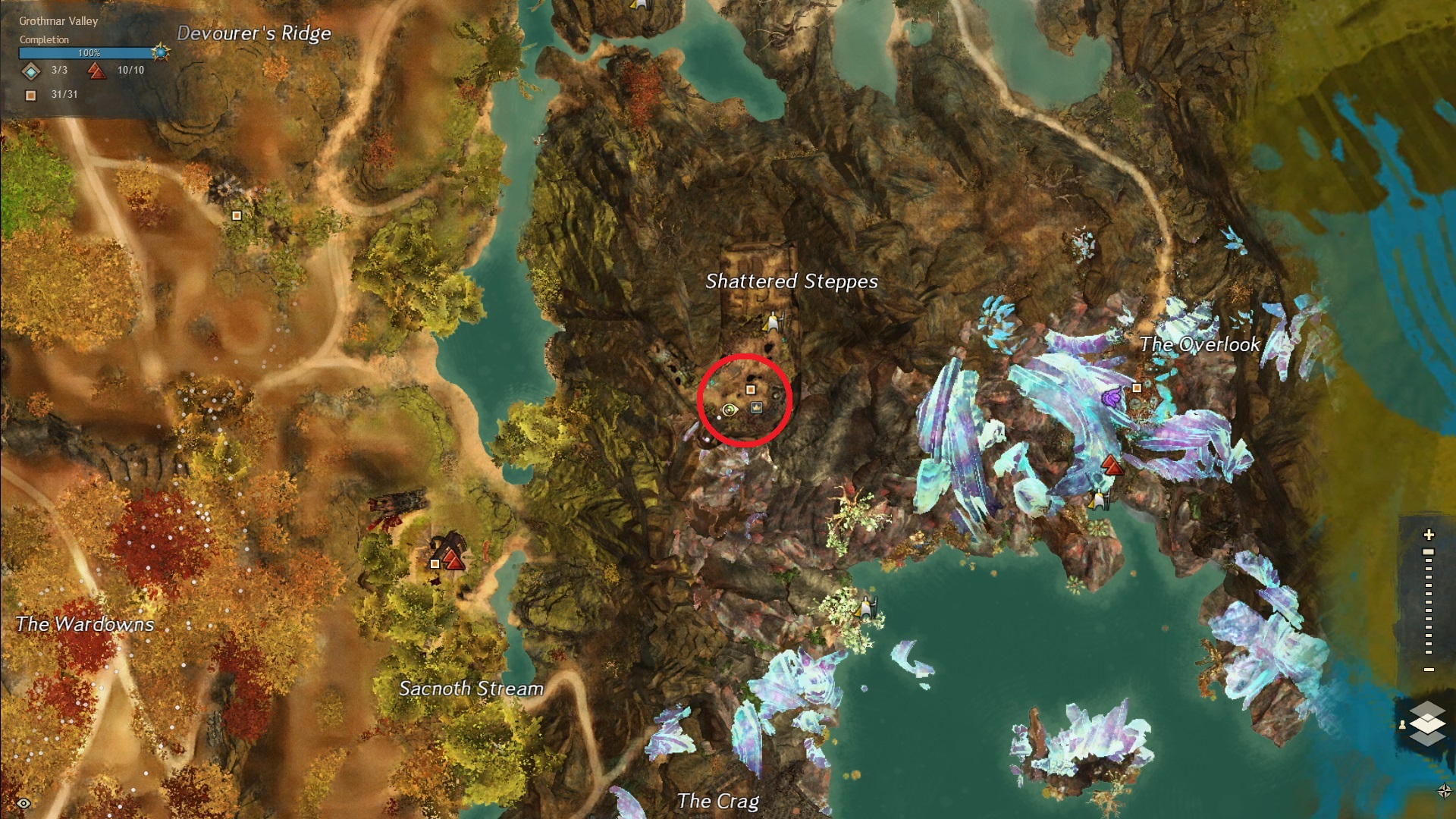Click the green eye marker in the red circle
The width and height of the screenshot is (1456, 819).
(x=730, y=410)
